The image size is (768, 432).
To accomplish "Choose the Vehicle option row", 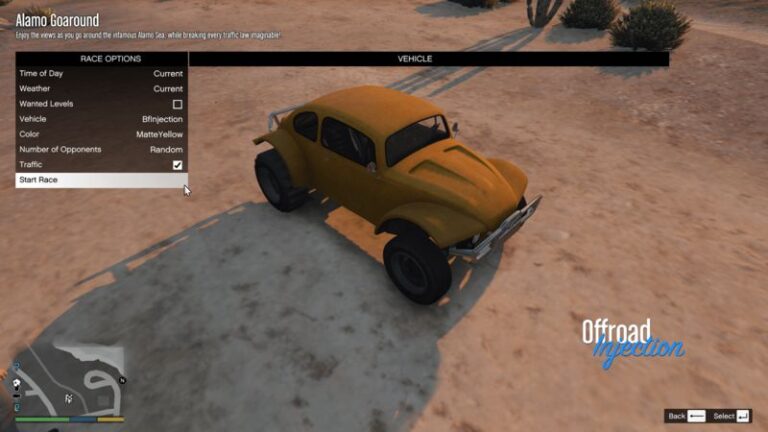I will point(101,119).
